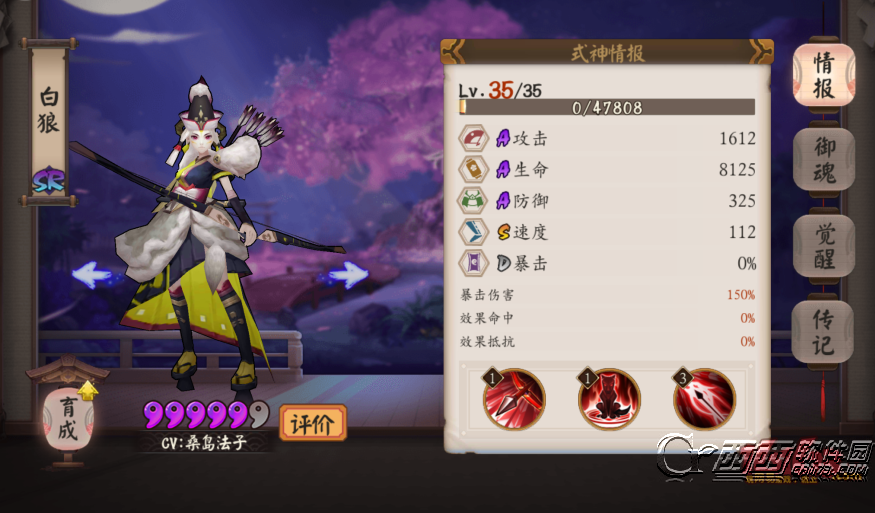The image size is (875, 513).
Task: Inspect the wolf silhouette skill icon
Action: pyautogui.click(x=609, y=399)
